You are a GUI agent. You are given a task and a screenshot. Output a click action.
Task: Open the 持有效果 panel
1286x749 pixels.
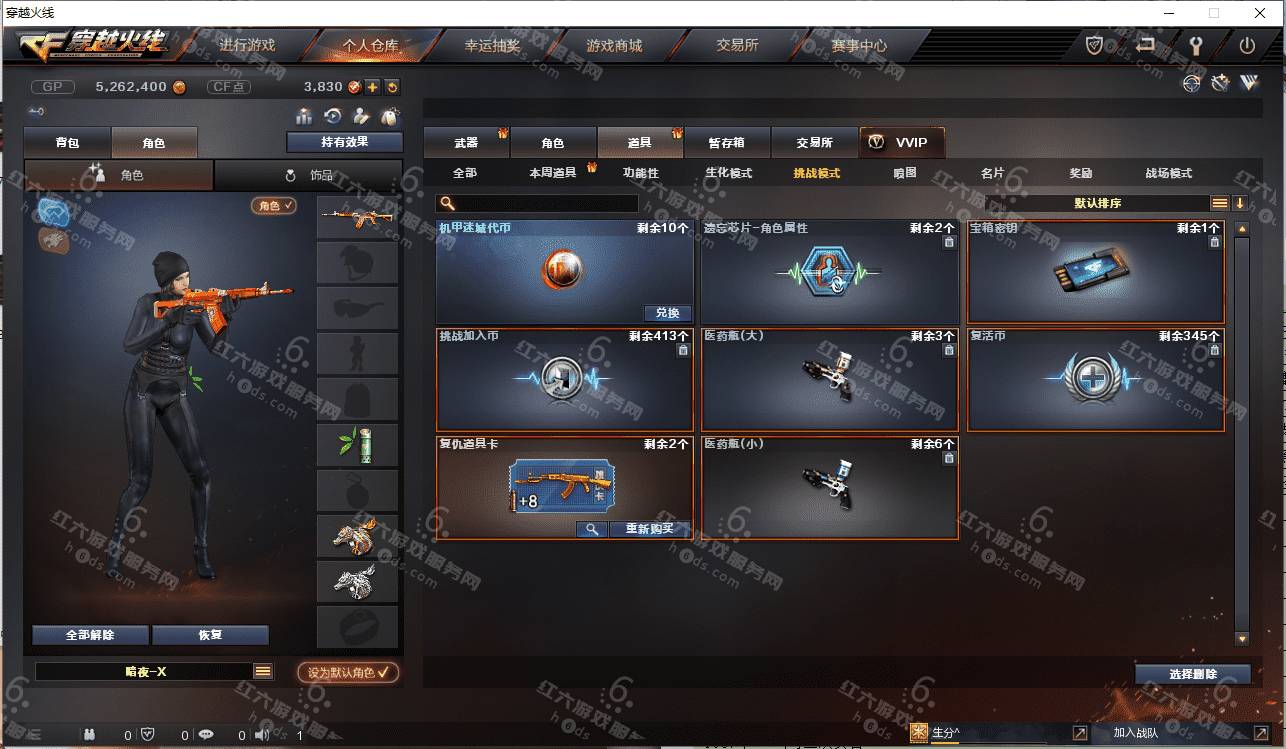pos(344,142)
